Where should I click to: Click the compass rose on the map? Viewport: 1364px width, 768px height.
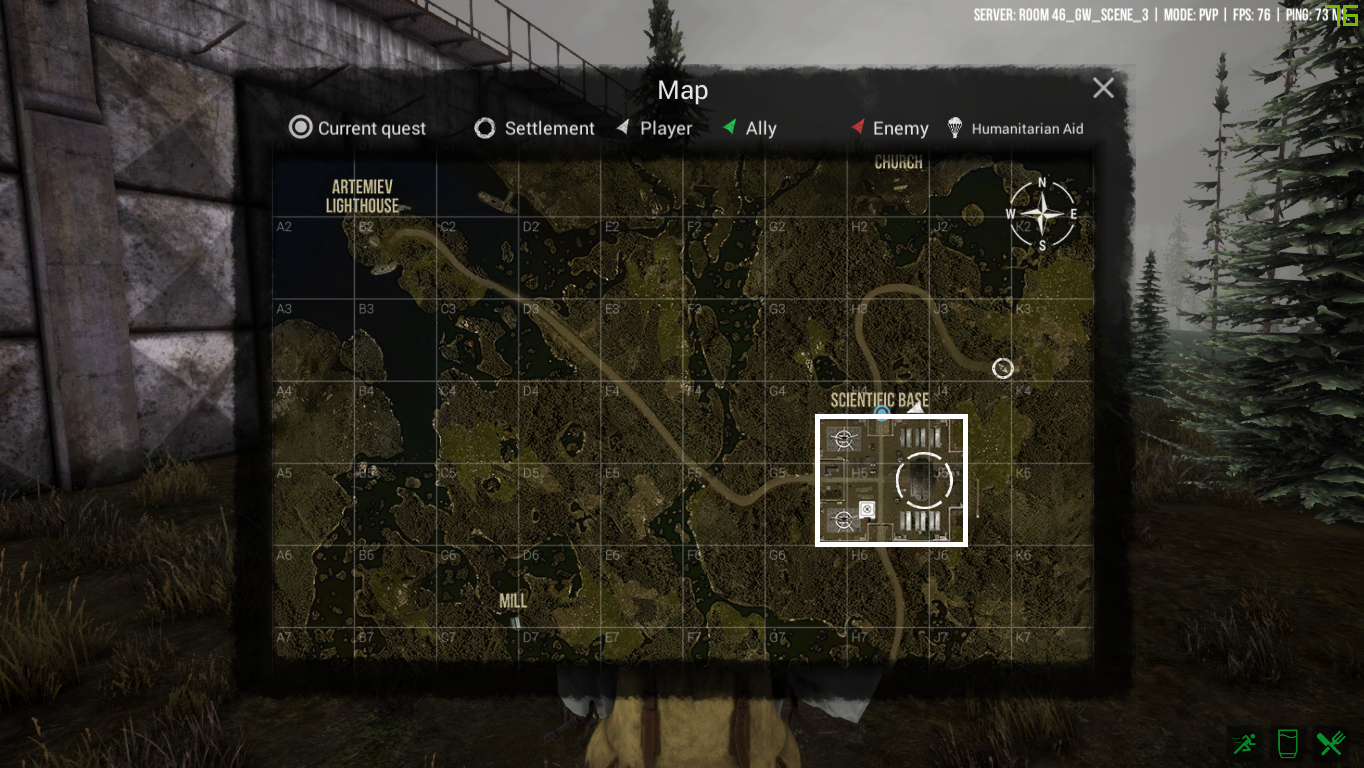pos(1041,213)
